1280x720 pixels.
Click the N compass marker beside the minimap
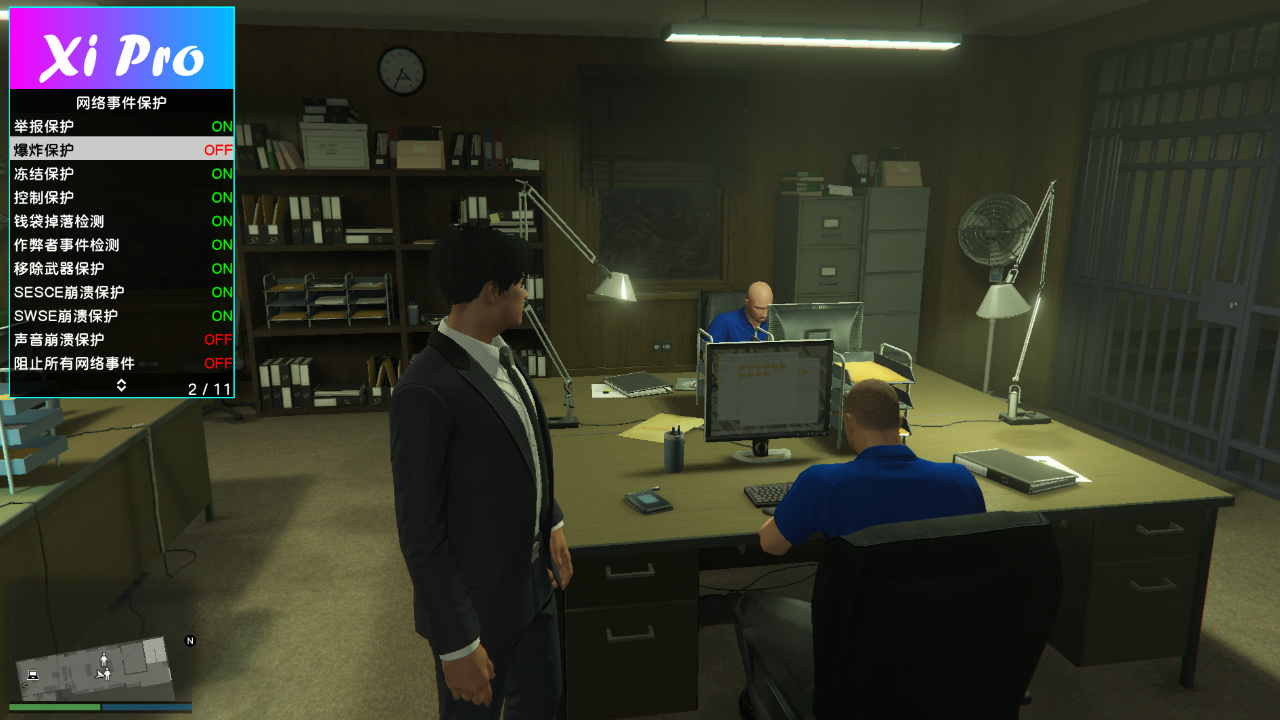[x=190, y=641]
